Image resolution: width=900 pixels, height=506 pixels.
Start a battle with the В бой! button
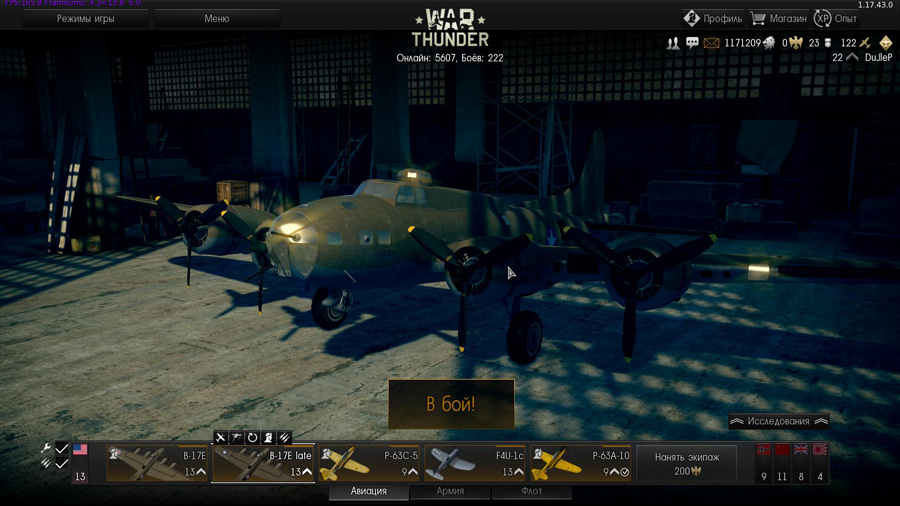tap(451, 404)
